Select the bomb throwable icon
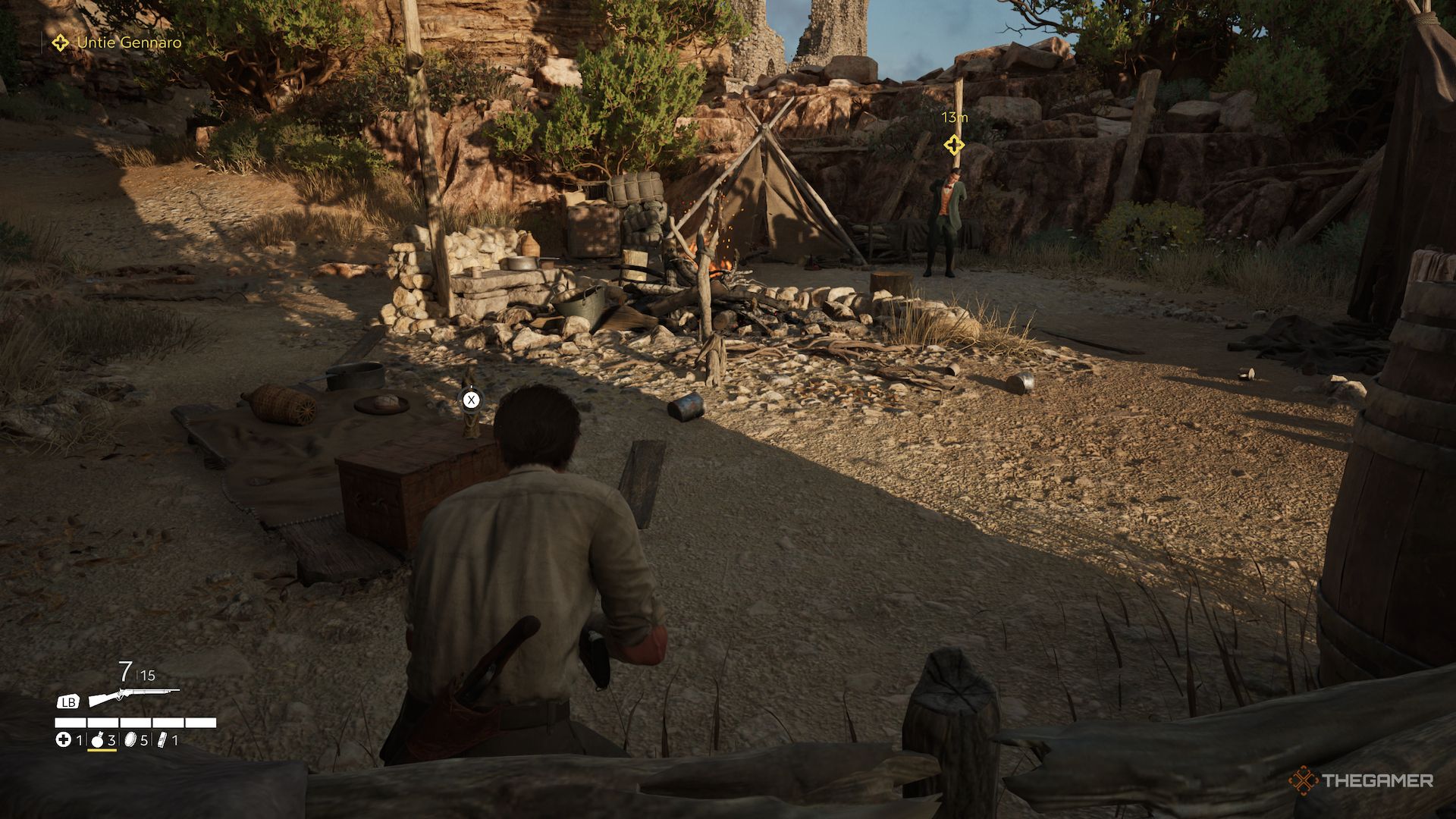Screen dimensions: 1456x819 (x=98, y=740)
